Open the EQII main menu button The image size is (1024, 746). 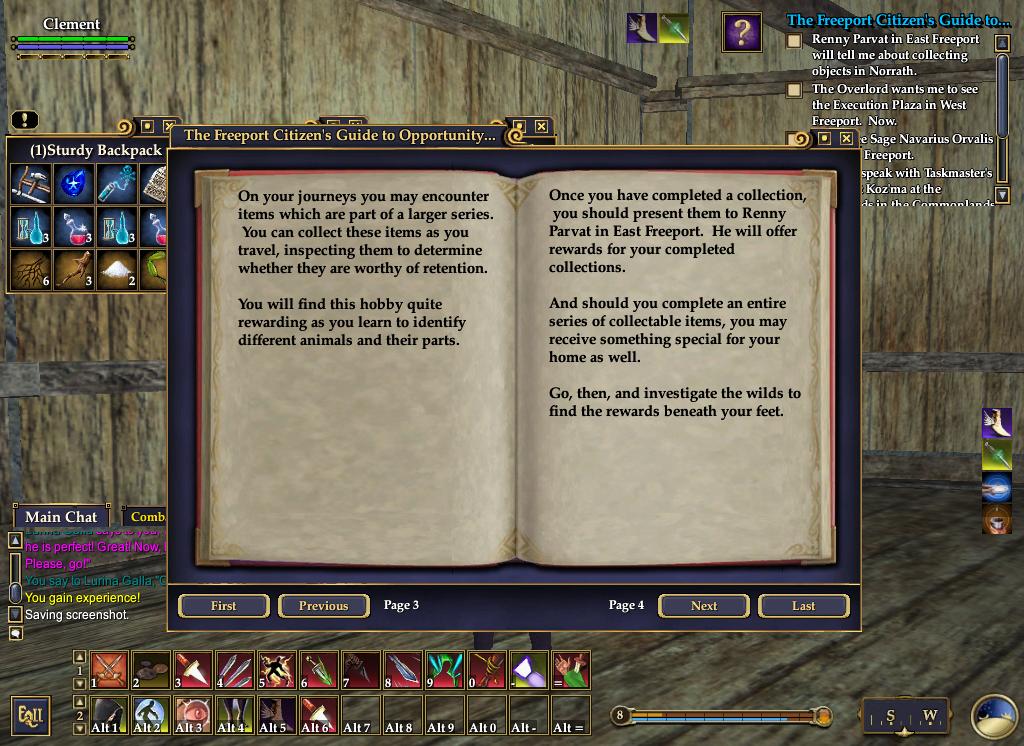(30, 716)
